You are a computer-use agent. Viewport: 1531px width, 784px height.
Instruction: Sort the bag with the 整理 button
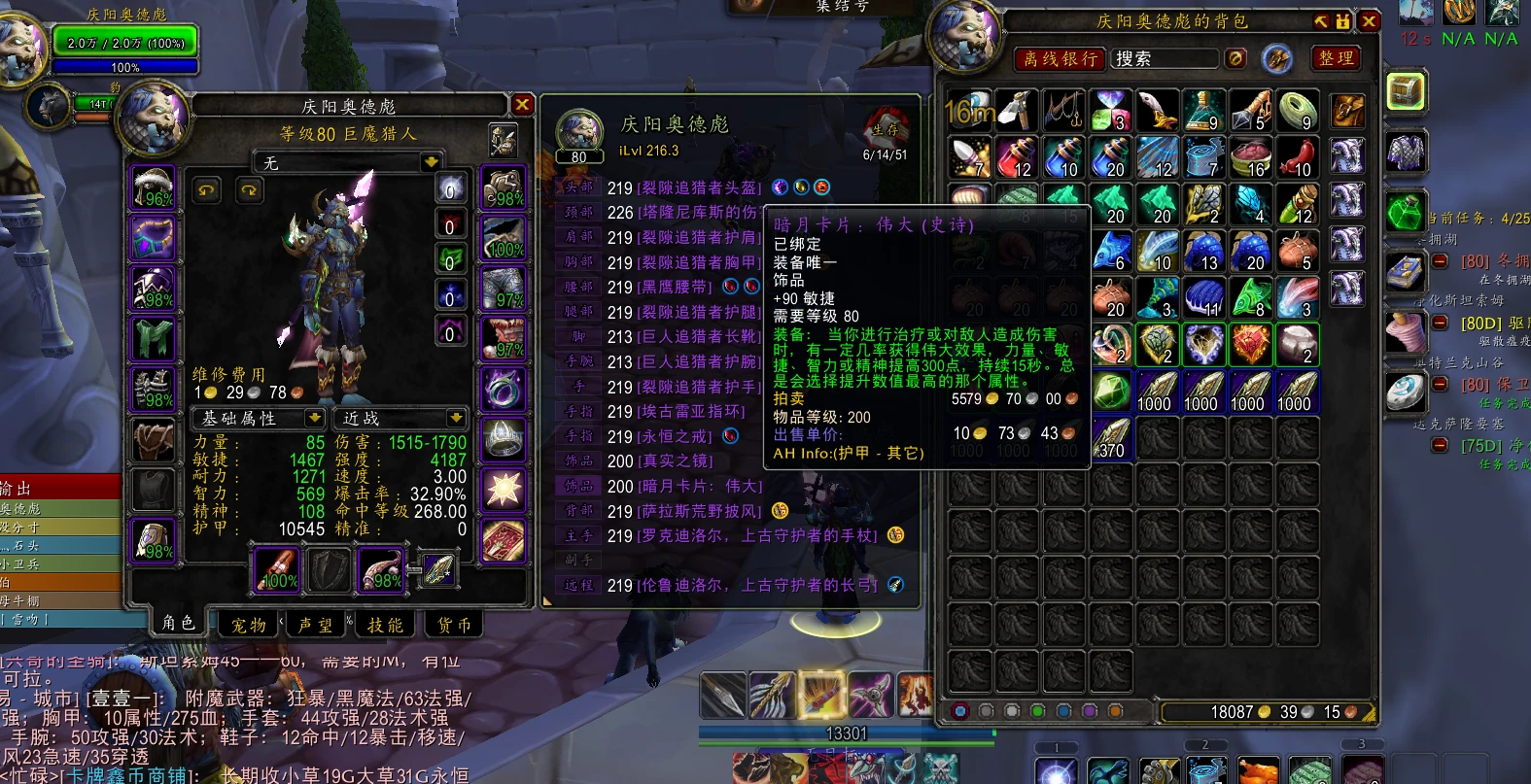[1336, 58]
